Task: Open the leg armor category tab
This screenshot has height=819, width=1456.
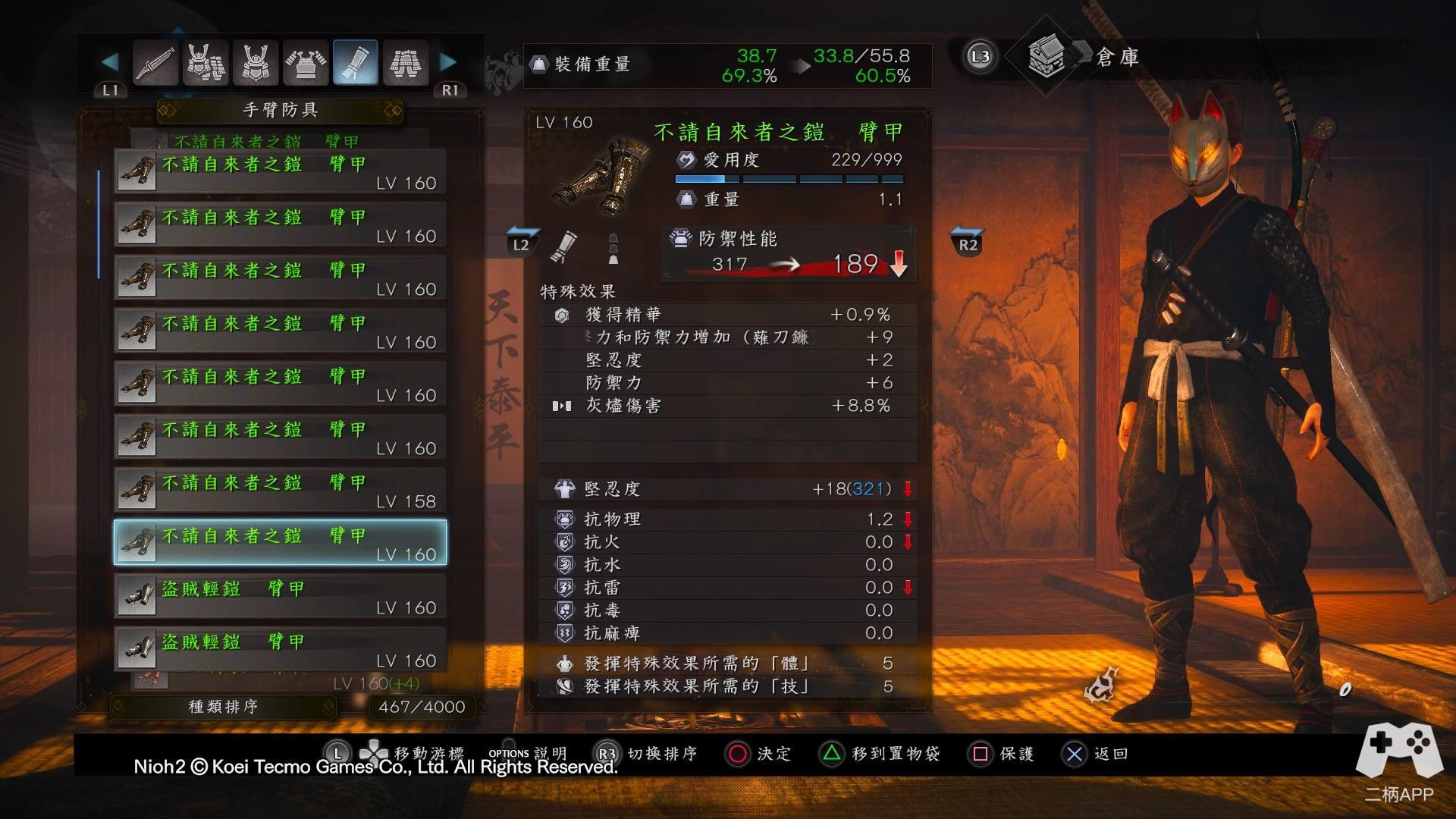Action: coord(406,63)
